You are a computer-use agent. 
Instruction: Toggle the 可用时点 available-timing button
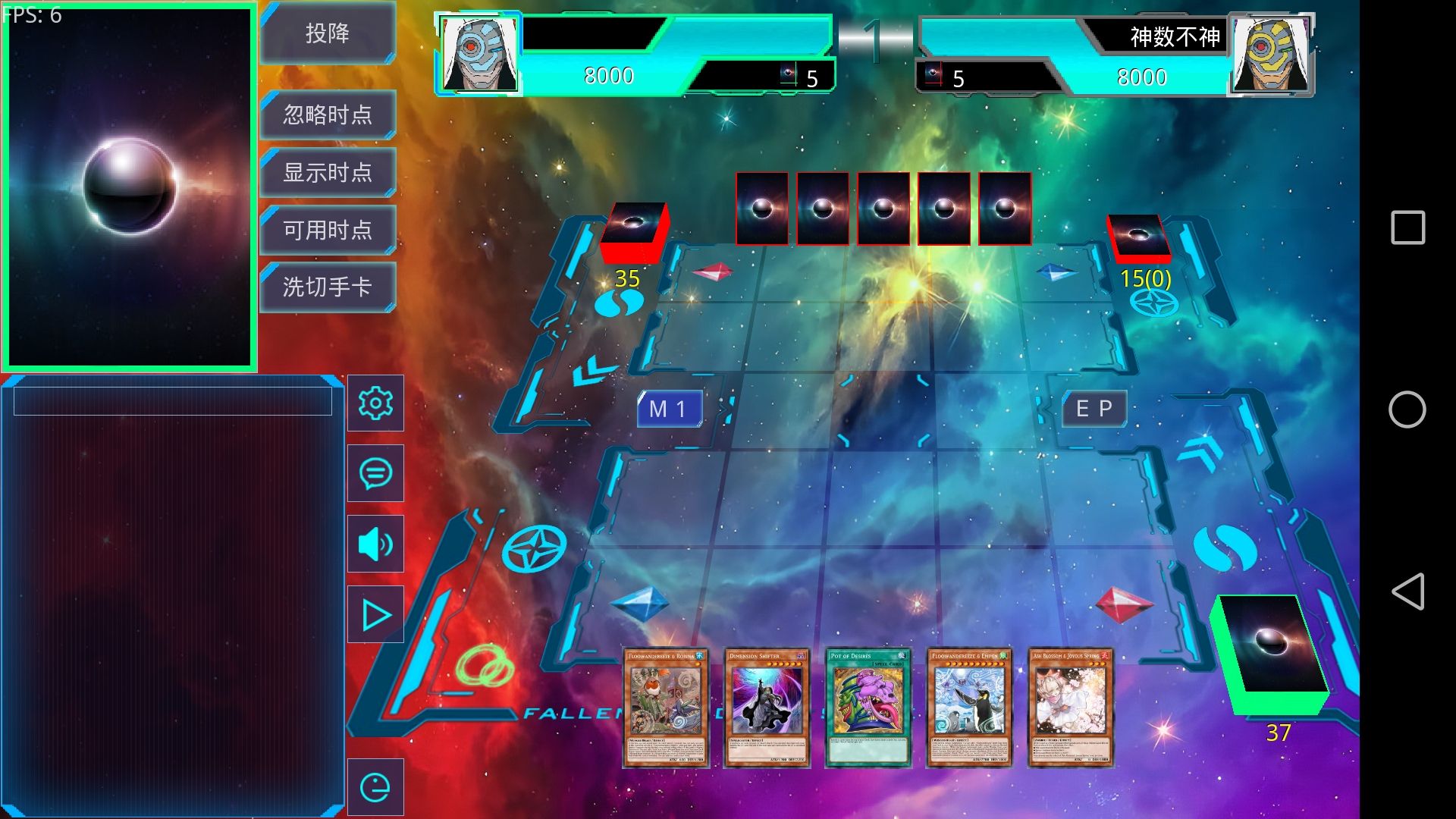pos(328,229)
